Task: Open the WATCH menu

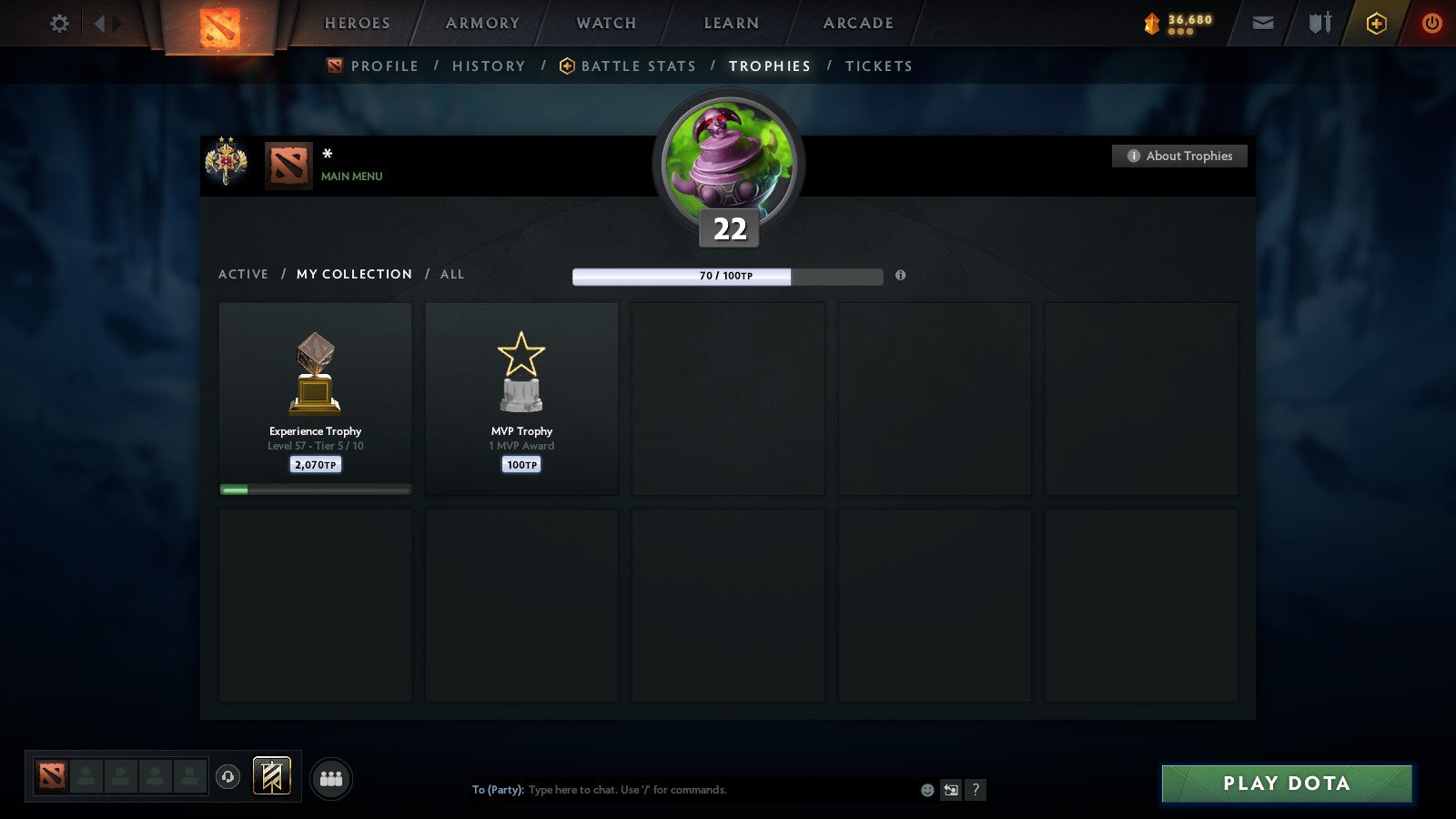Action: tap(604, 23)
